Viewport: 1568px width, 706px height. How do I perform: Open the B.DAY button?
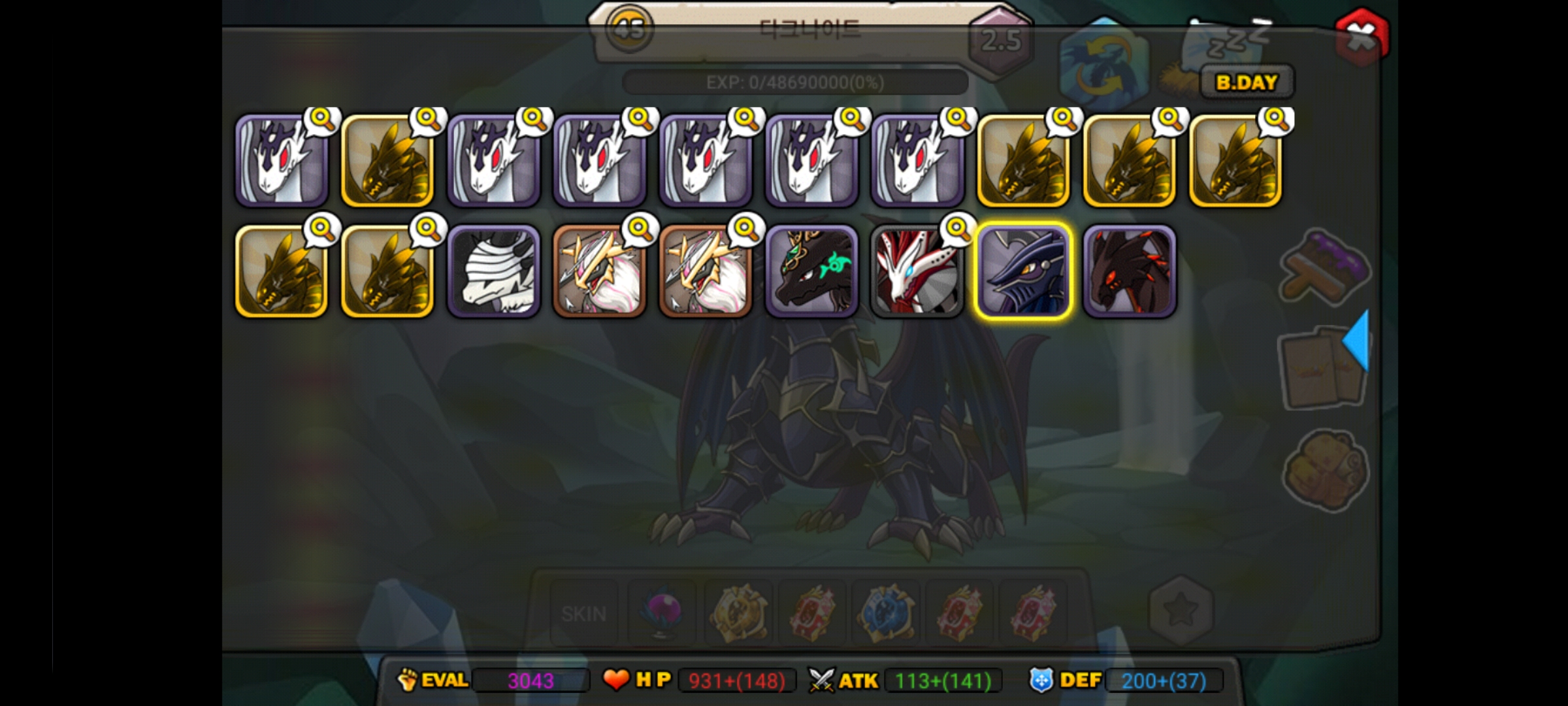pos(1247,82)
